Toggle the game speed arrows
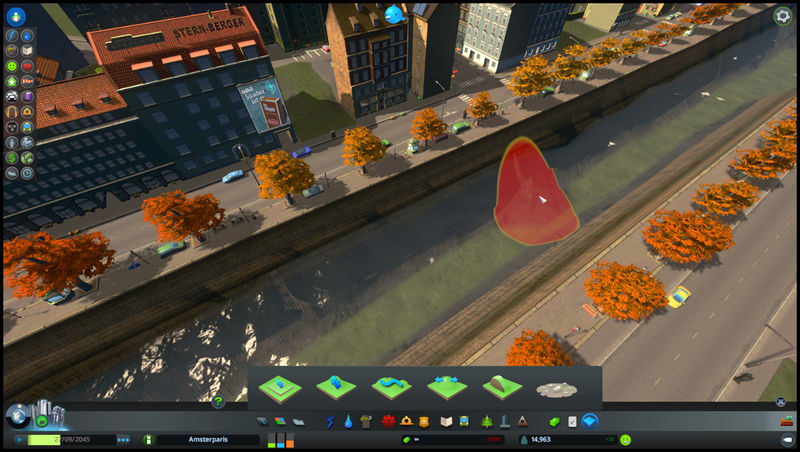Screen dimensions: 800x452 [123, 440]
